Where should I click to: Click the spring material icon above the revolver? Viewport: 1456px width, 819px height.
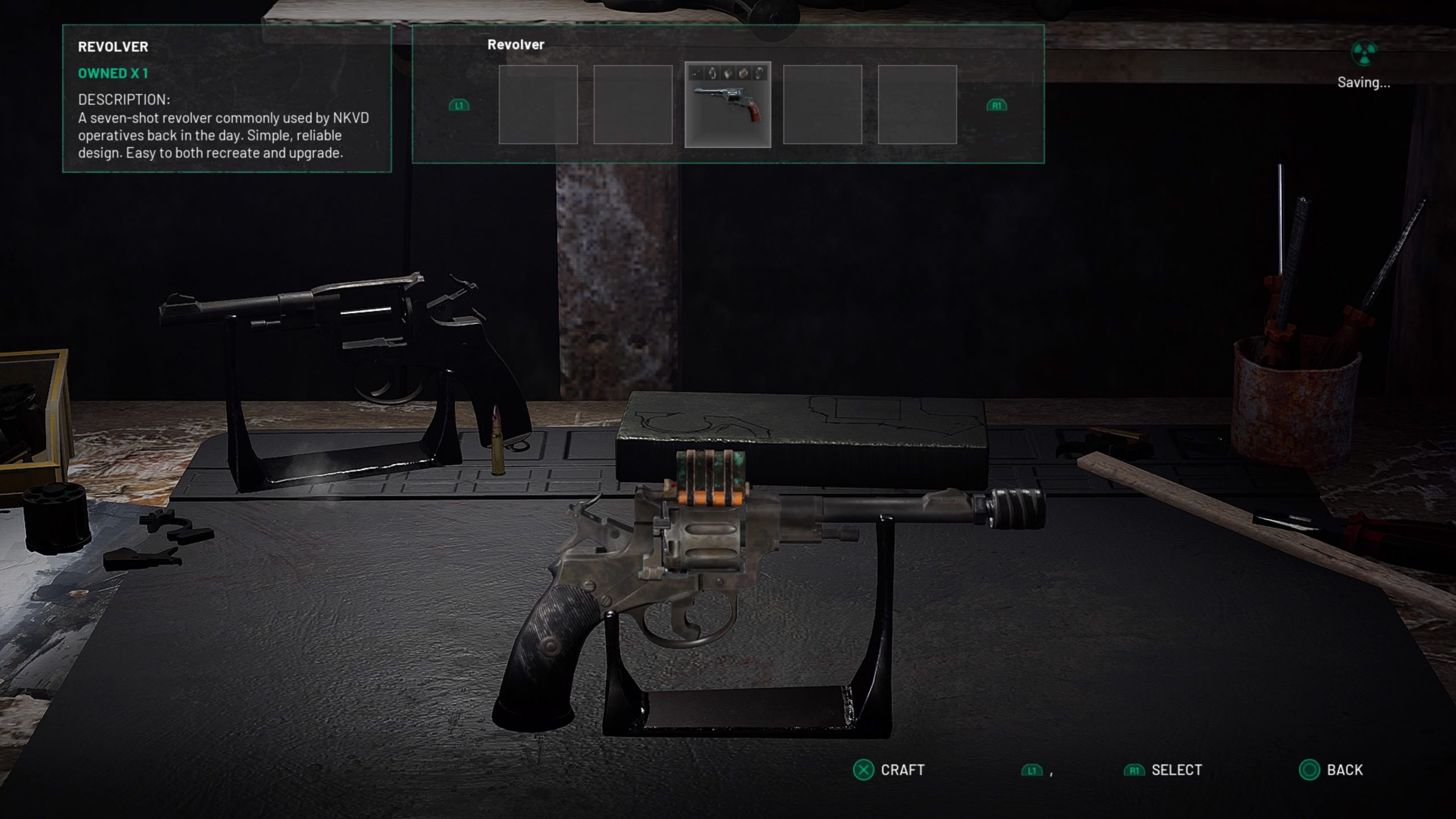[712, 73]
